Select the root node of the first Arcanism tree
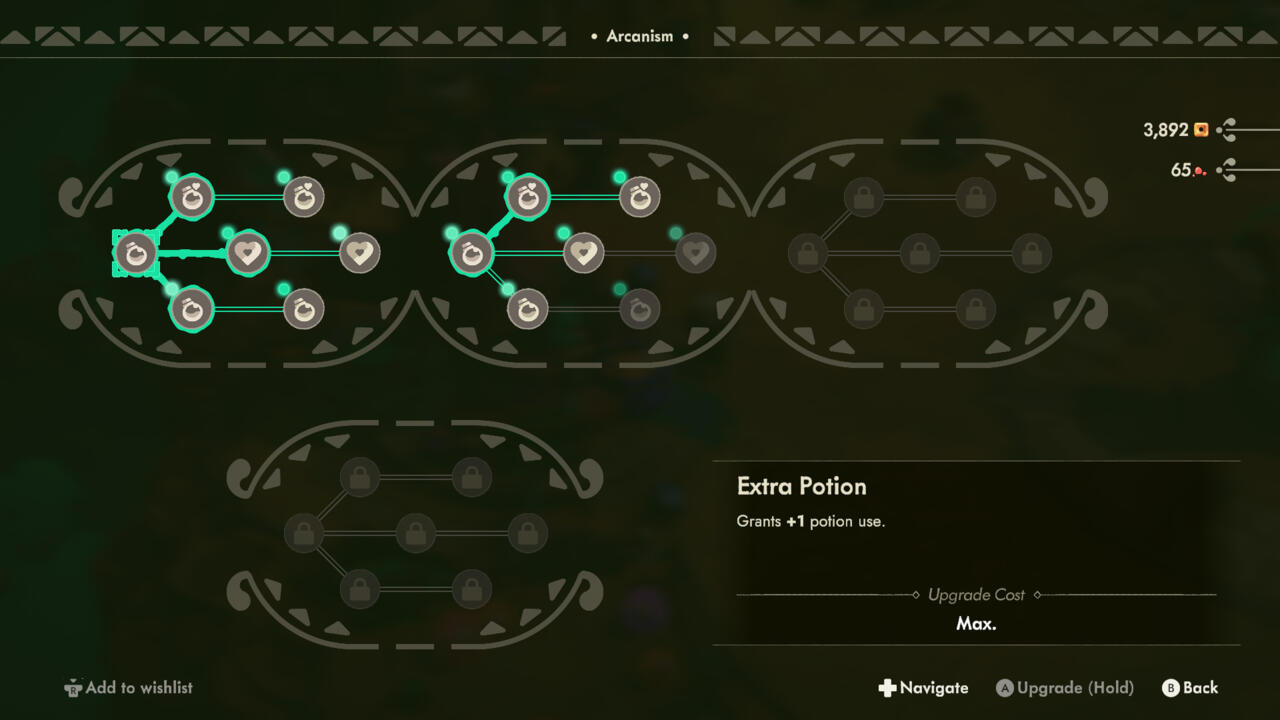The height and width of the screenshot is (720, 1280). tap(135, 253)
